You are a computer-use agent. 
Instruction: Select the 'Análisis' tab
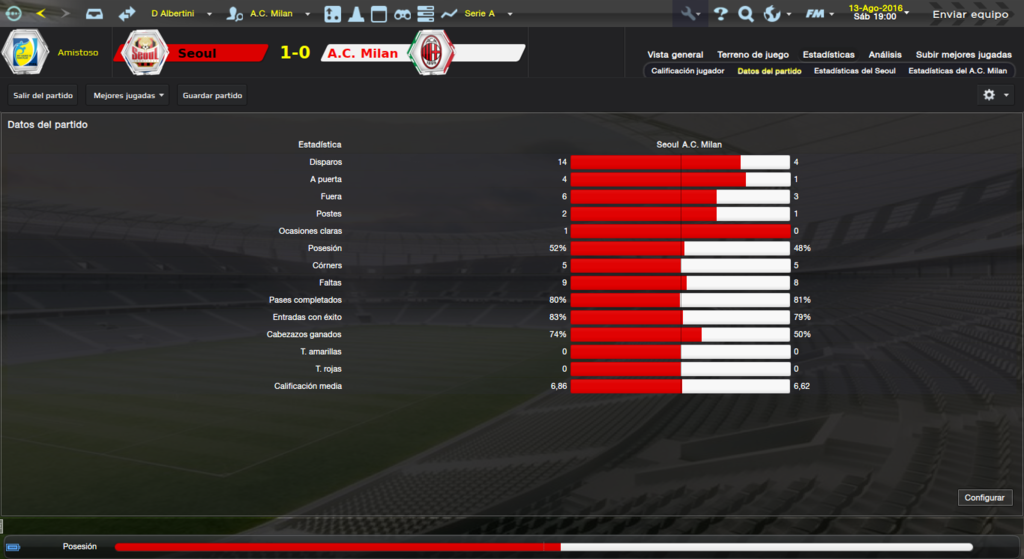click(885, 55)
